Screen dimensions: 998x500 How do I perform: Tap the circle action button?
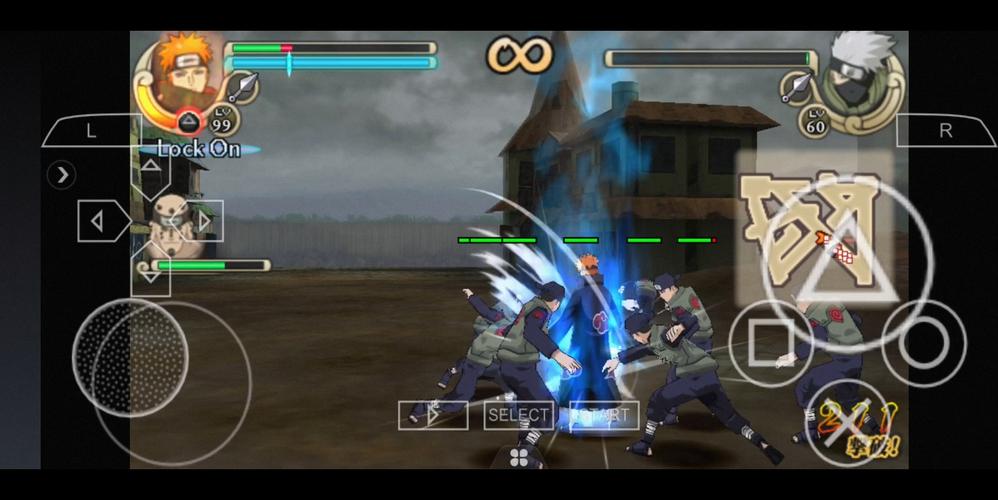pyautogui.click(x=923, y=343)
